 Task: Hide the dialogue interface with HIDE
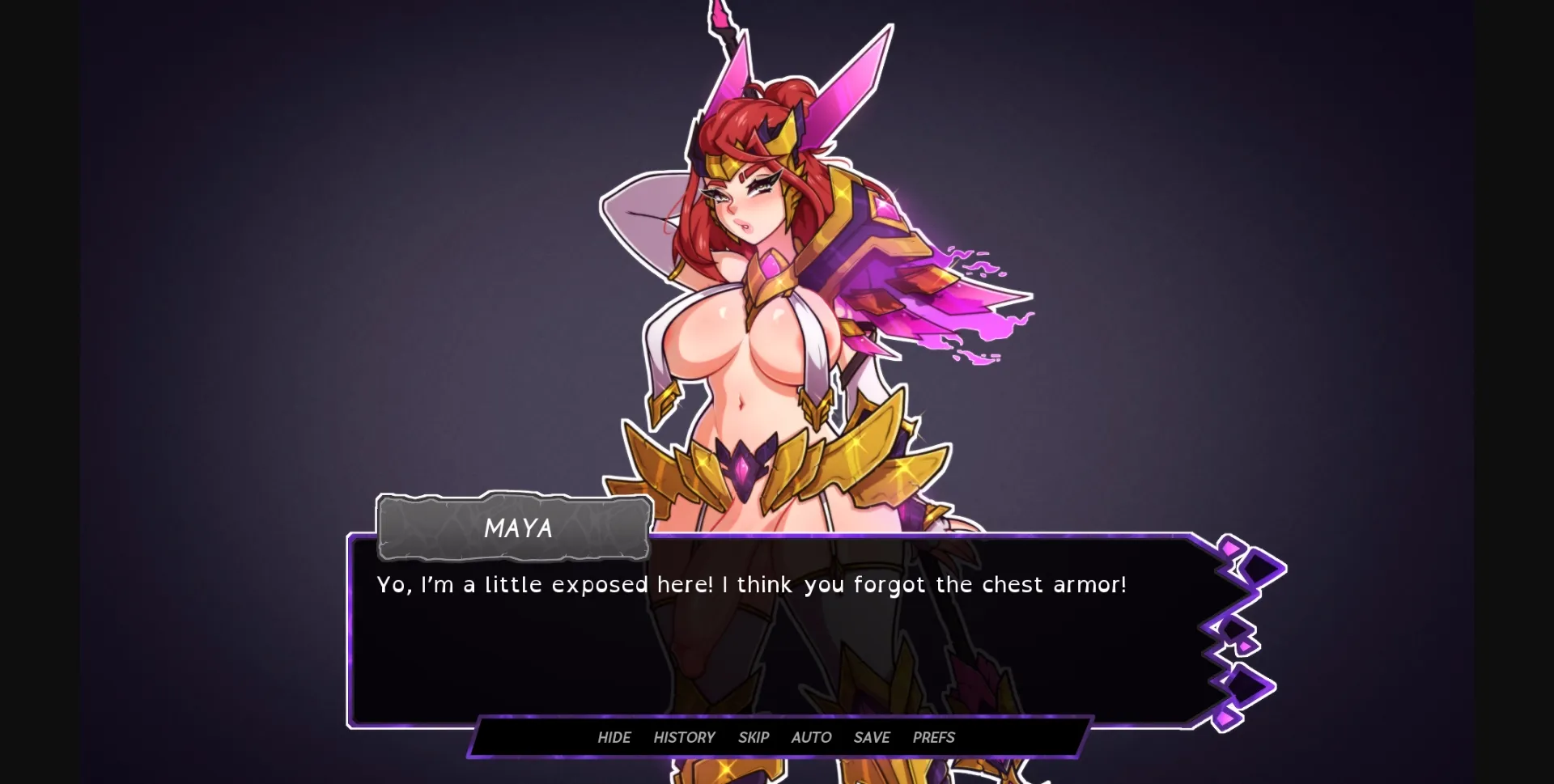[614, 737]
